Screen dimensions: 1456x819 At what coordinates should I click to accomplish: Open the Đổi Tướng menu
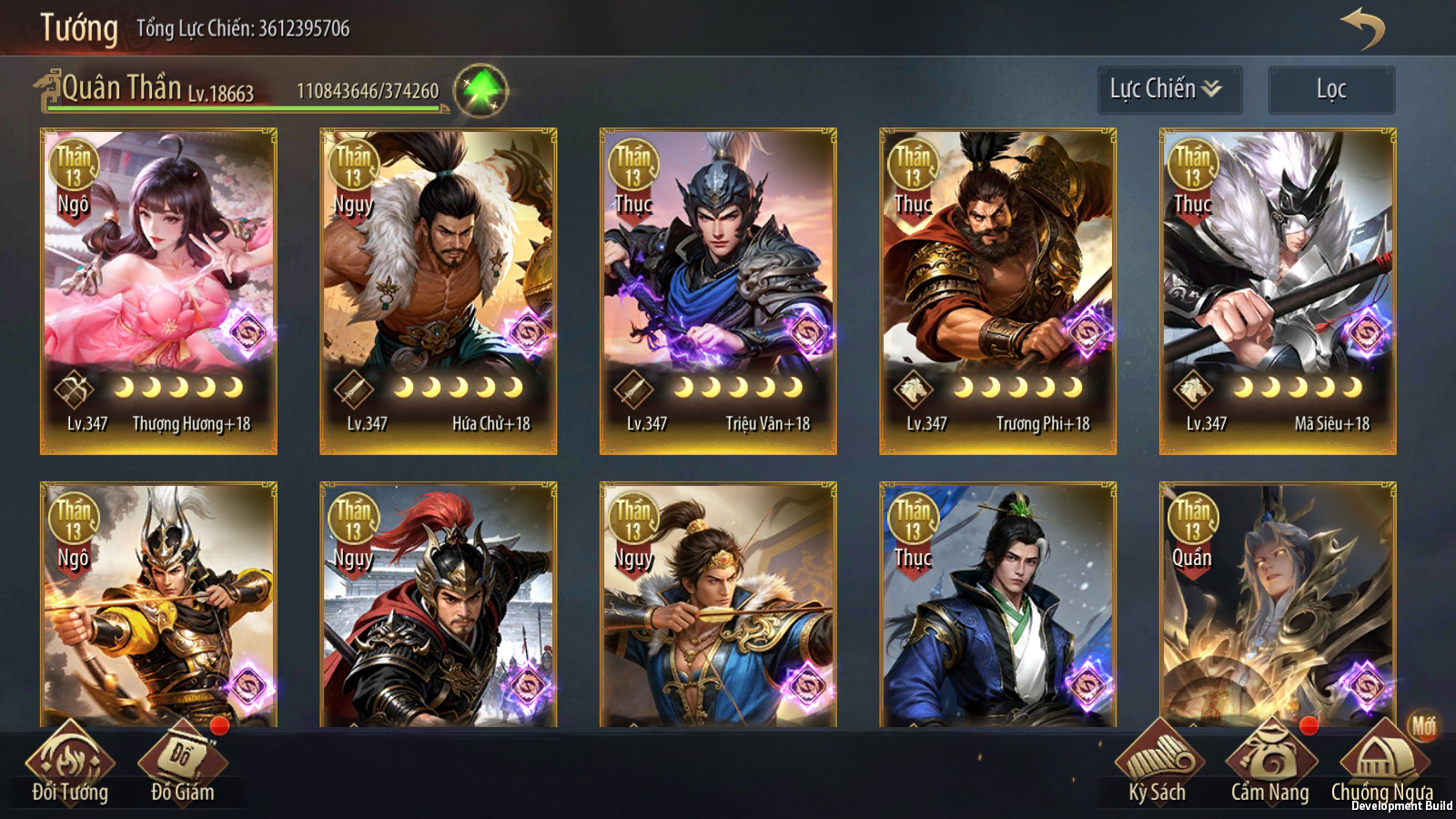pyautogui.click(x=70, y=766)
